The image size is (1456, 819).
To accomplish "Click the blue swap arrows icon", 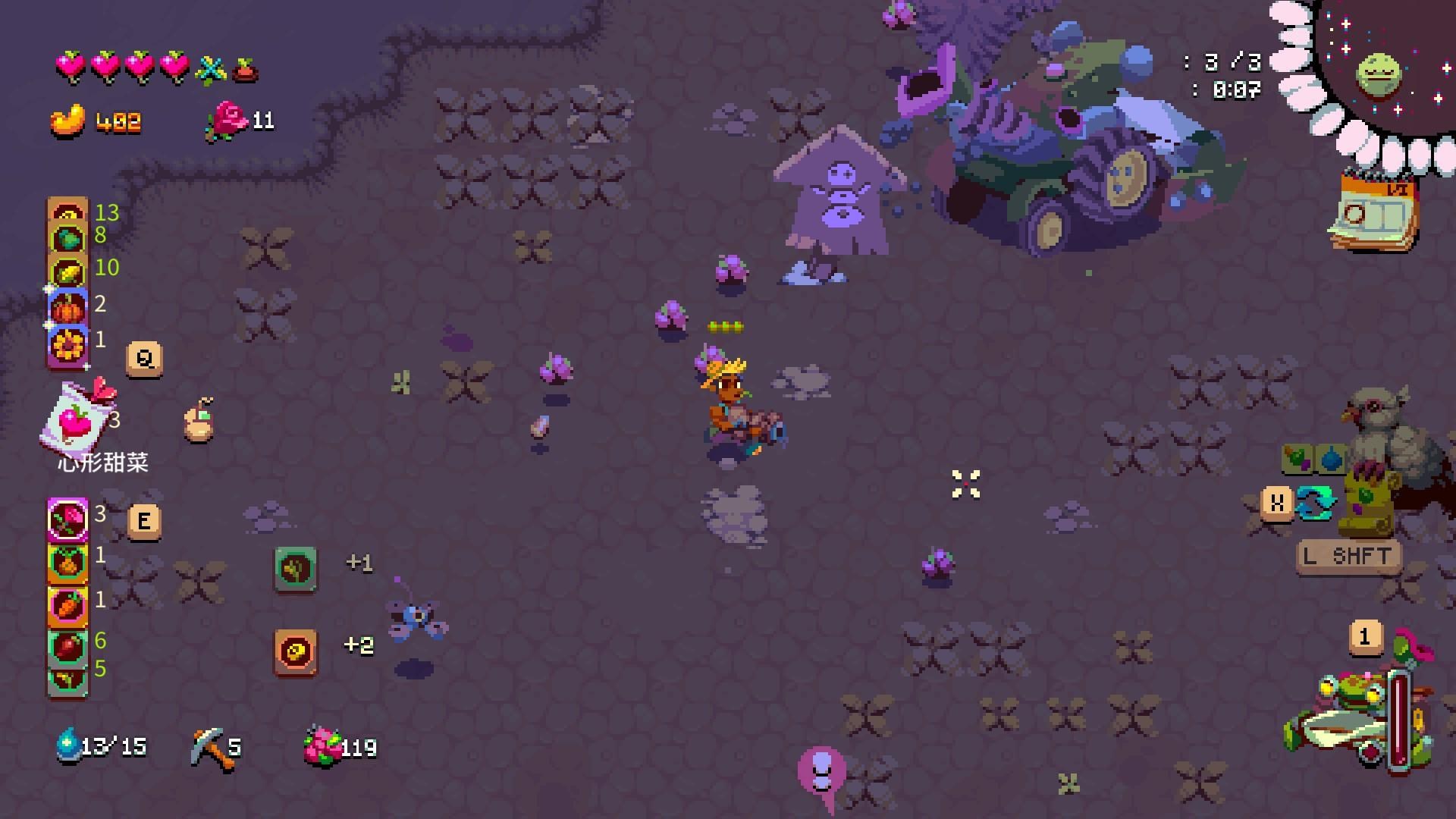I will point(1315,503).
